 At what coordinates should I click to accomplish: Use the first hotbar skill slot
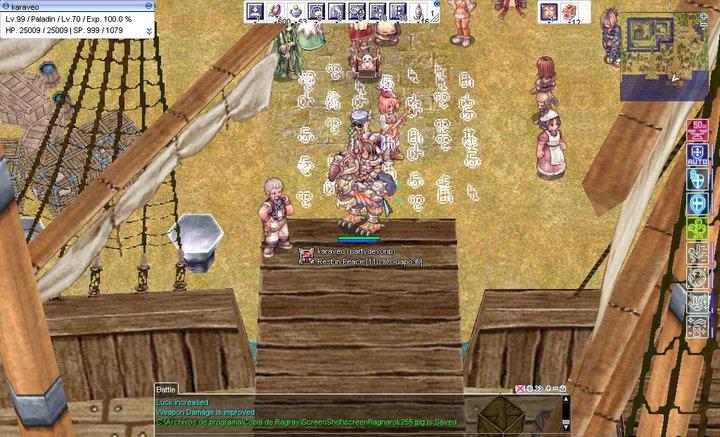point(254,11)
